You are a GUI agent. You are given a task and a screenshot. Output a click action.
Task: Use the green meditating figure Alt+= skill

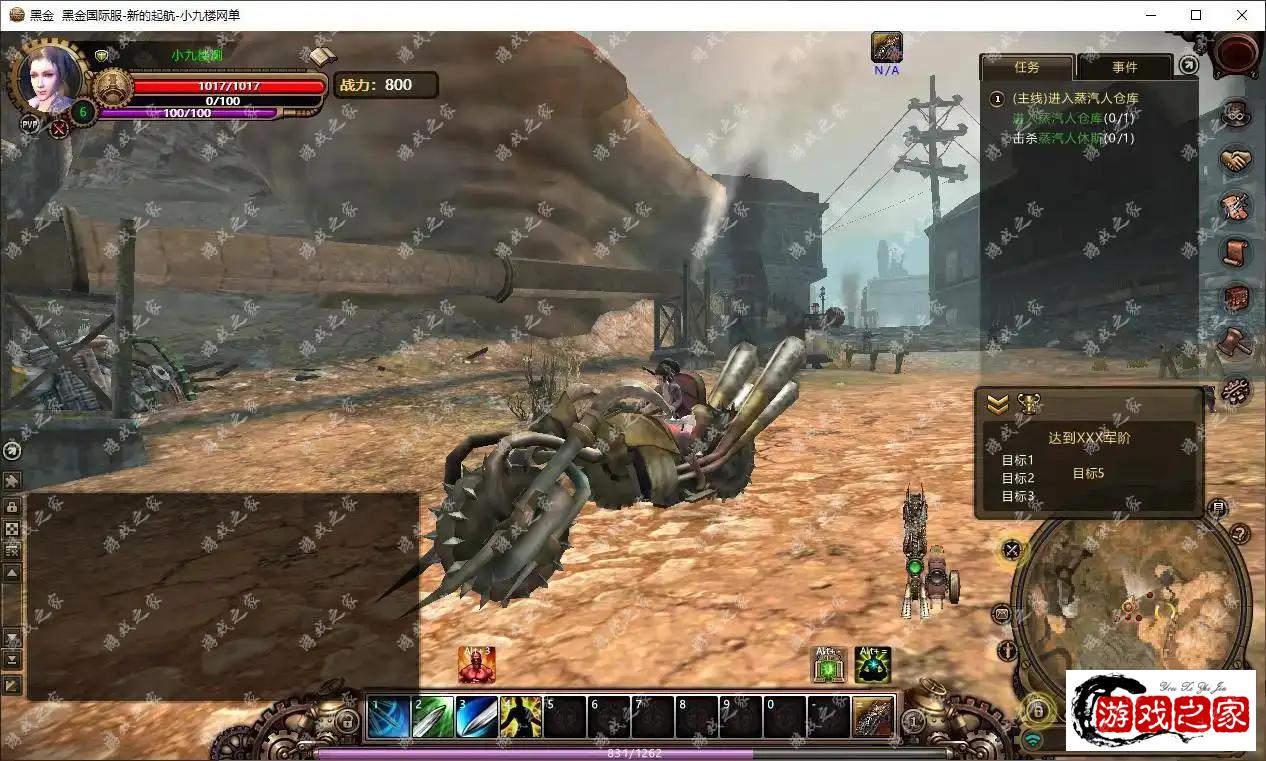click(872, 665)
